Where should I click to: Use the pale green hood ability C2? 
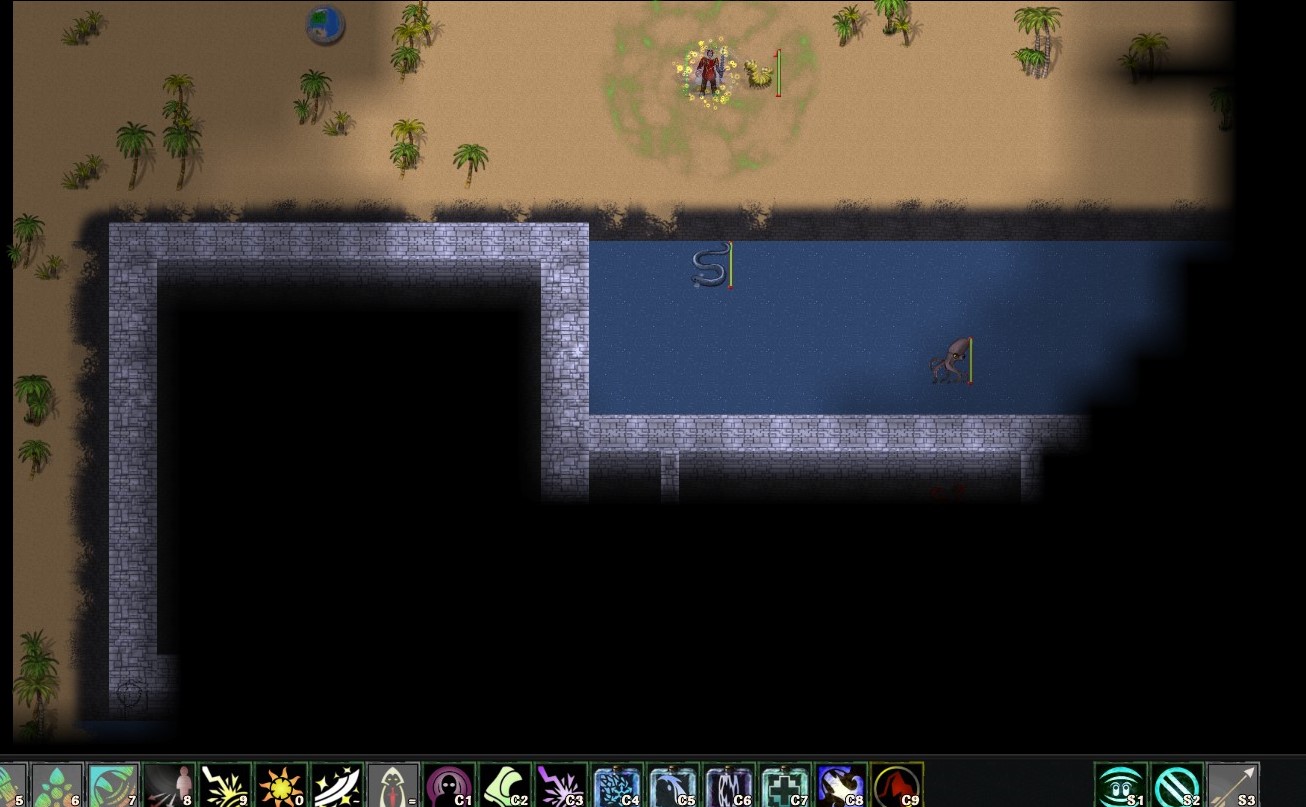click(505, 785)
